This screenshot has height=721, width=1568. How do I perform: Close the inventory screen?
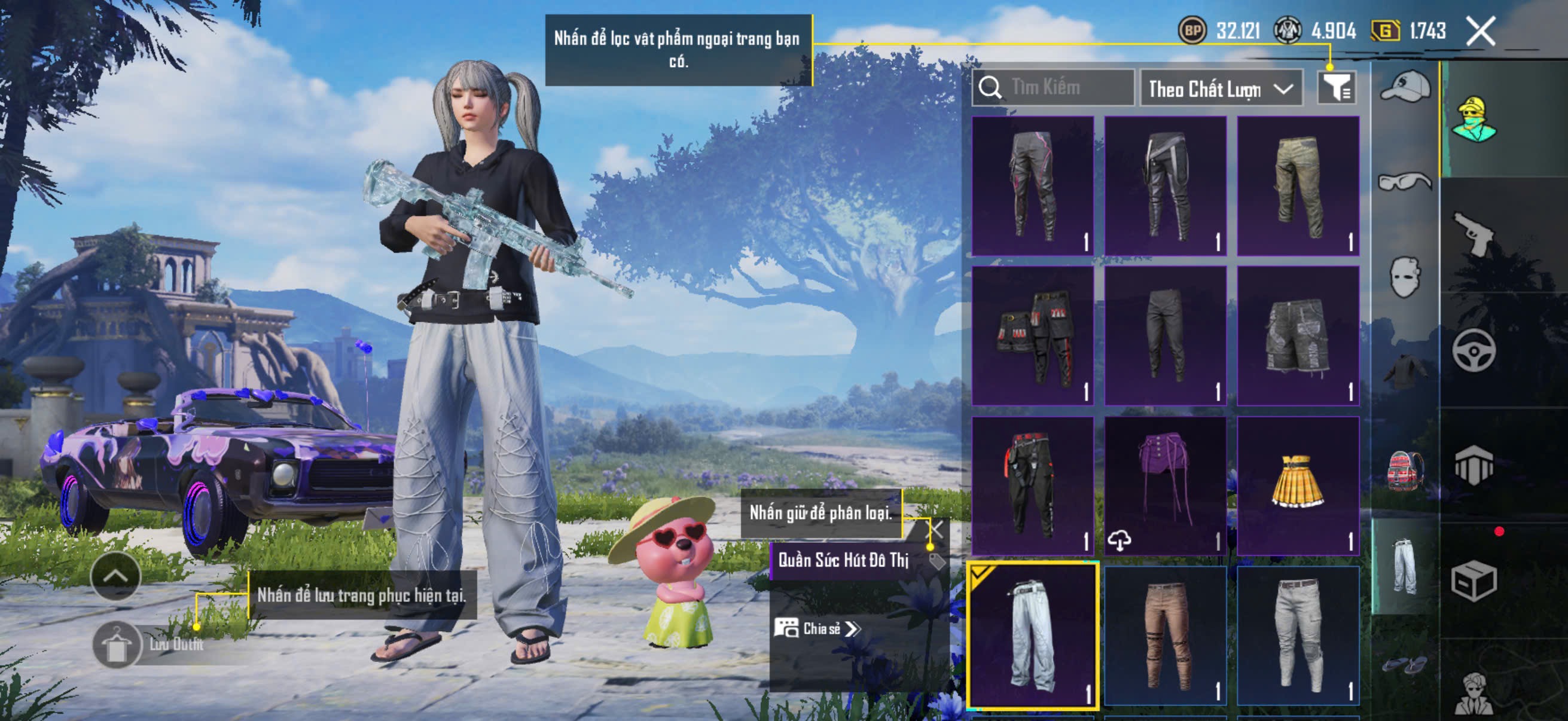tap(1480, 30)
